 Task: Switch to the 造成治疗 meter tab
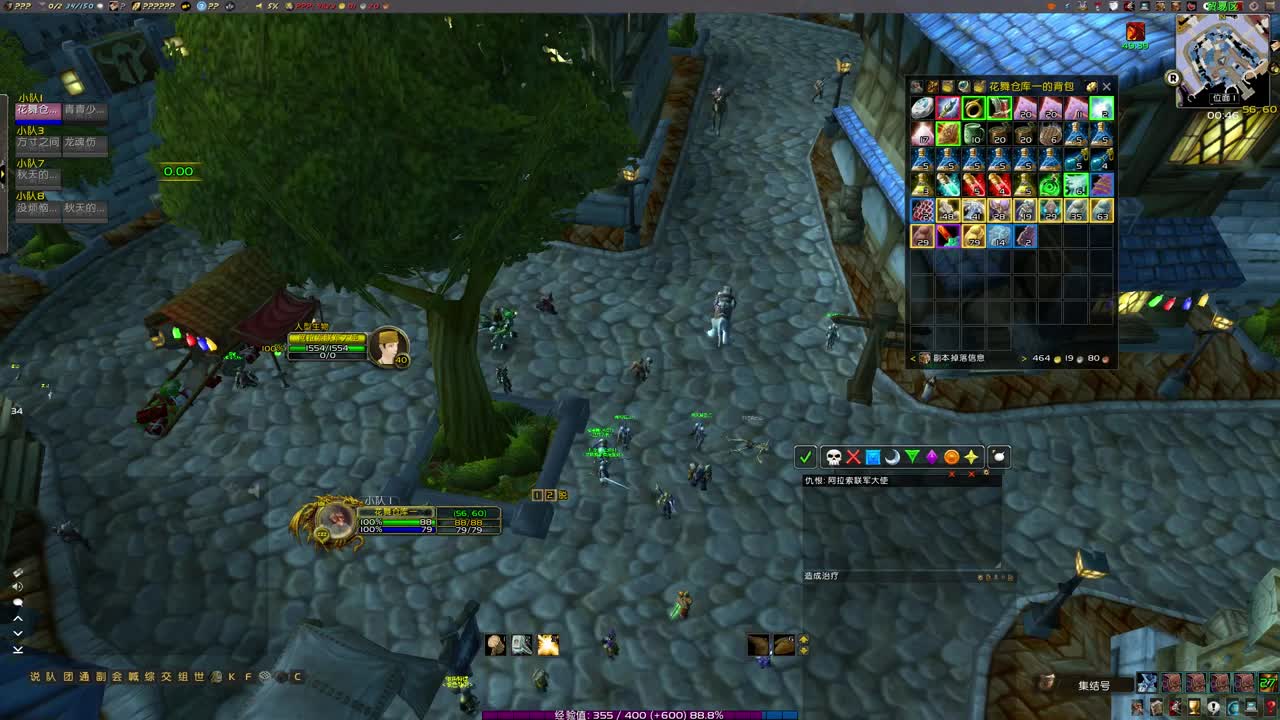point(821,575)
